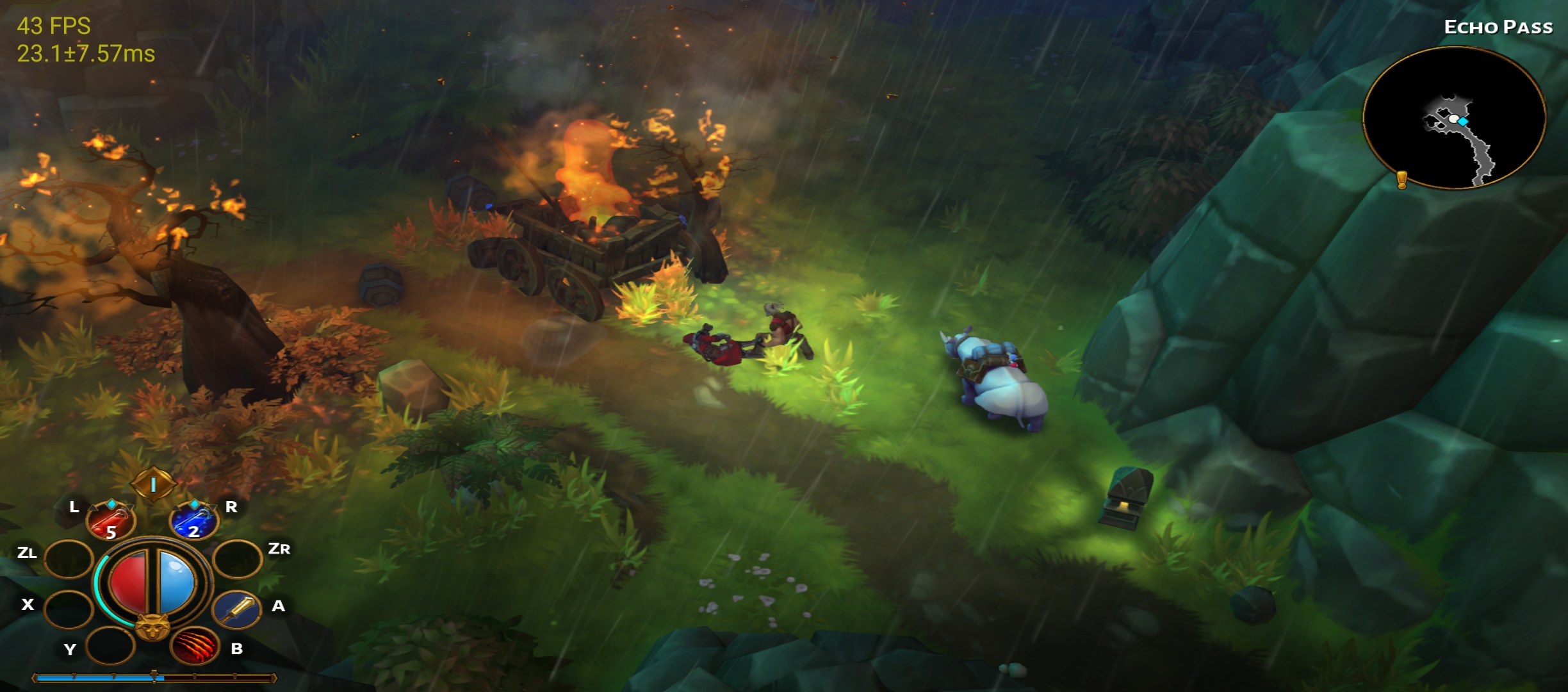Click the cyan waypoint diamond on the minimap
This screenshot has width=1568, height=692.
coord(1463,121)
